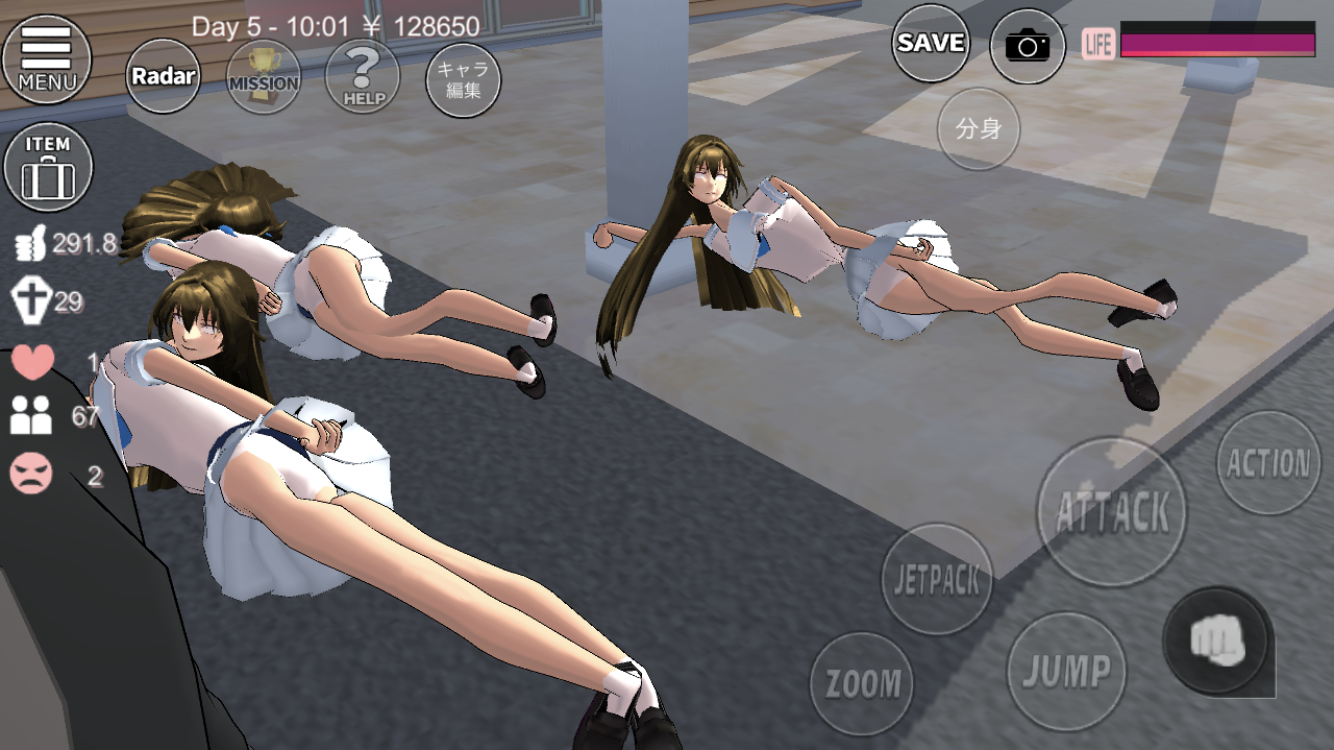Open the ITEM briefcase inventory
Screen dimensions: 1334x750
click(x=48, y=168)
